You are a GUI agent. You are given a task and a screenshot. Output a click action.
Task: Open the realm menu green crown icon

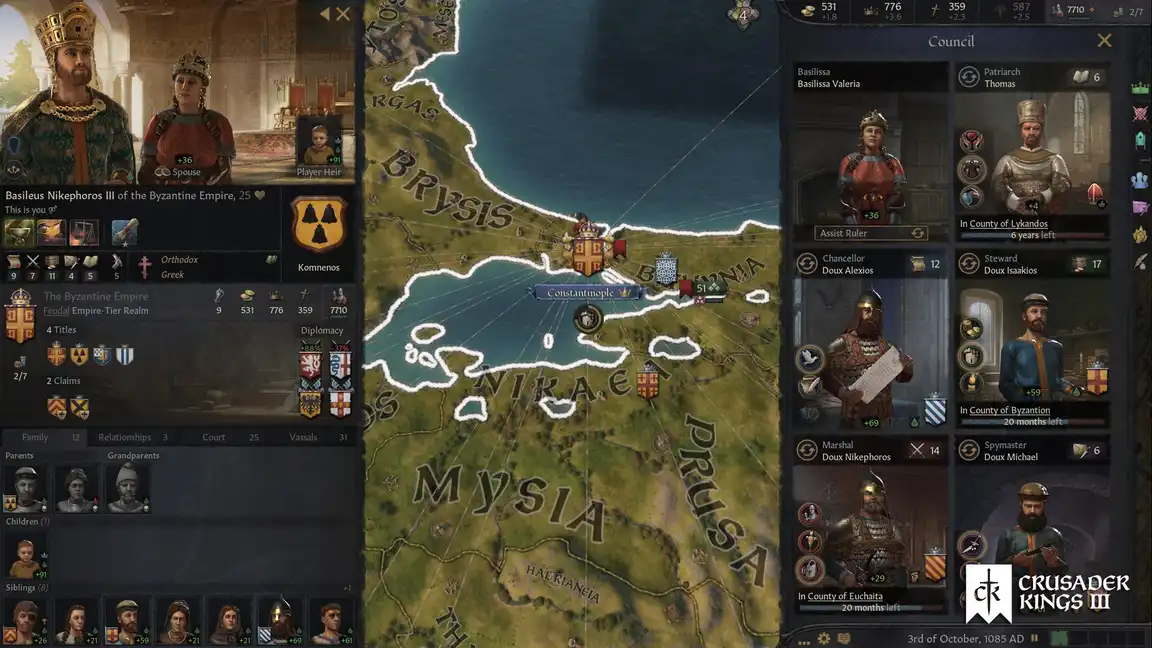coord(1139,88)
